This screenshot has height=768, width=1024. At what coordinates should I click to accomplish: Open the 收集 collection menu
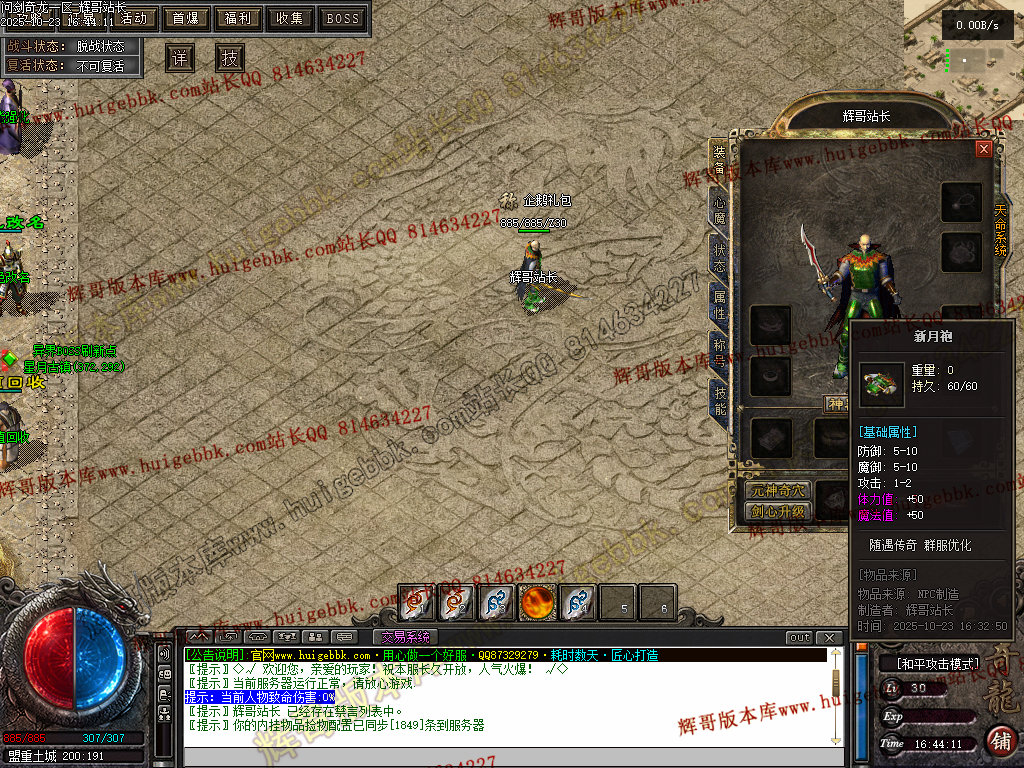tap(290, 18)
